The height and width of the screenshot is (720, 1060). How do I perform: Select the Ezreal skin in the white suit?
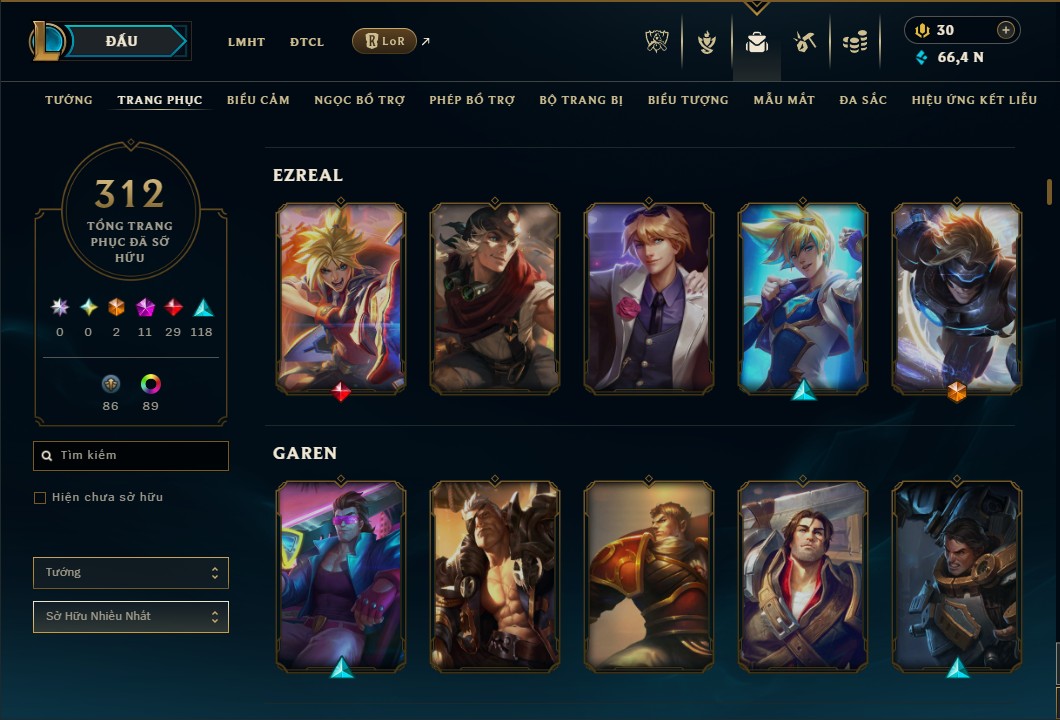coord(649,298)
